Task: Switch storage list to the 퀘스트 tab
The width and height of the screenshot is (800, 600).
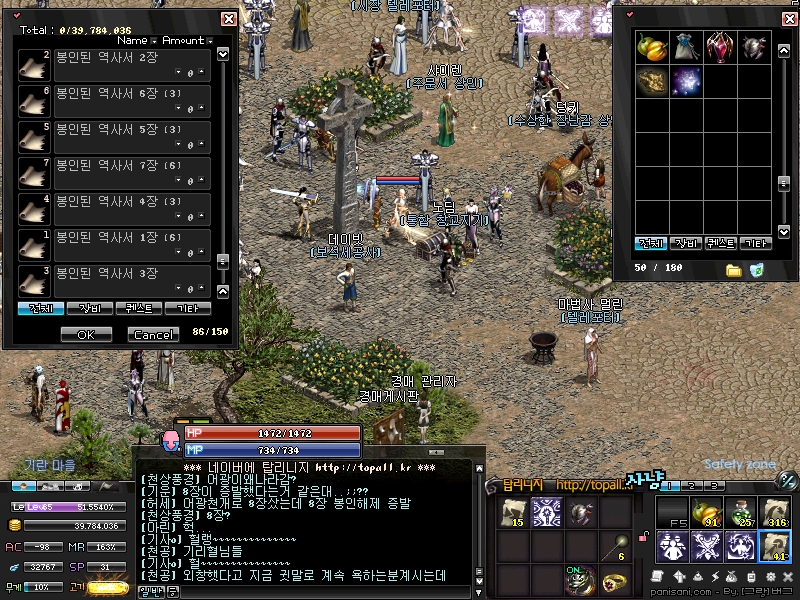Action: tap(139, 309)
